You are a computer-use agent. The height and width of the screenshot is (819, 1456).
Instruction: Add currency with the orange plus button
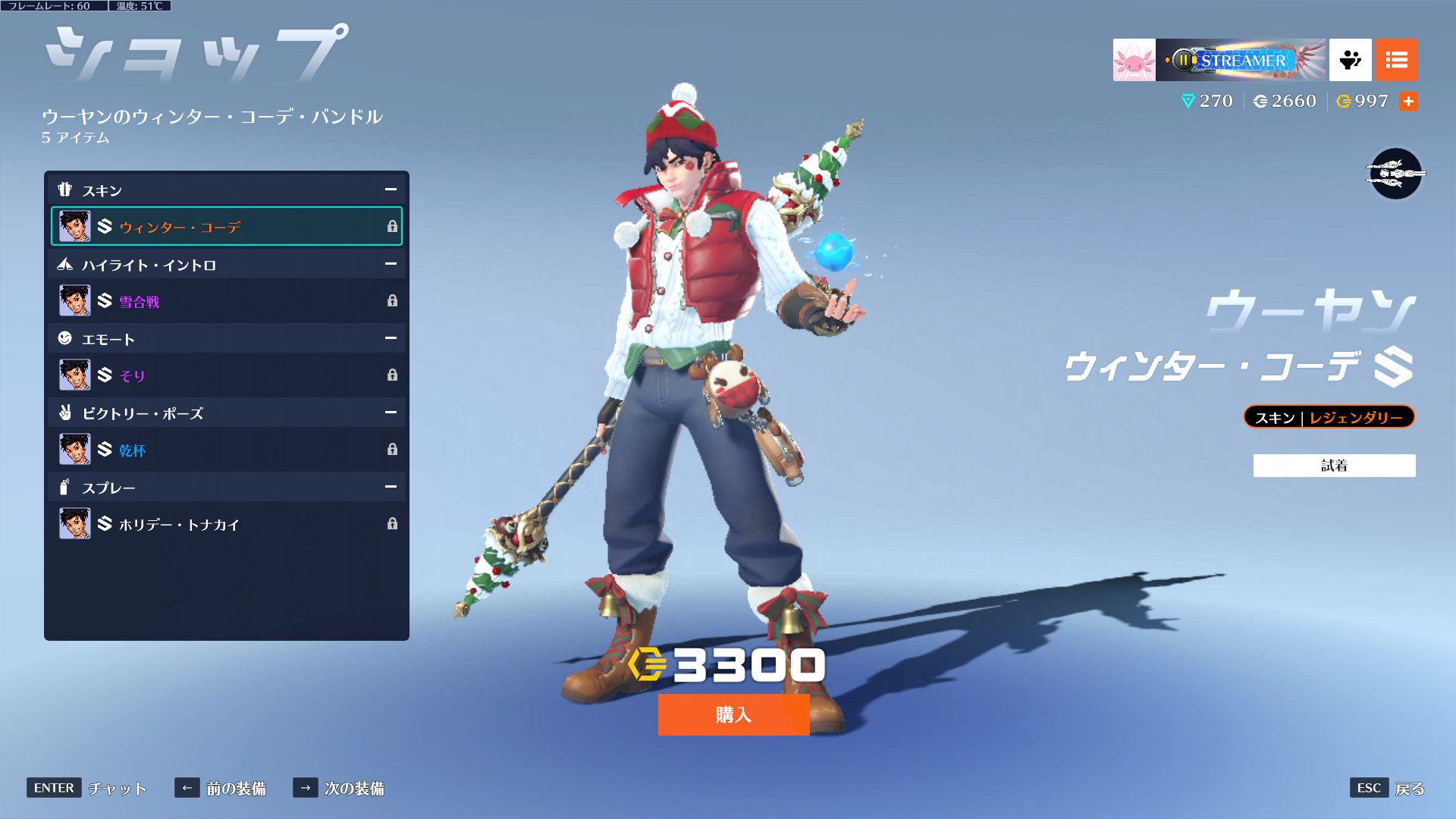tap(1408, 101)
